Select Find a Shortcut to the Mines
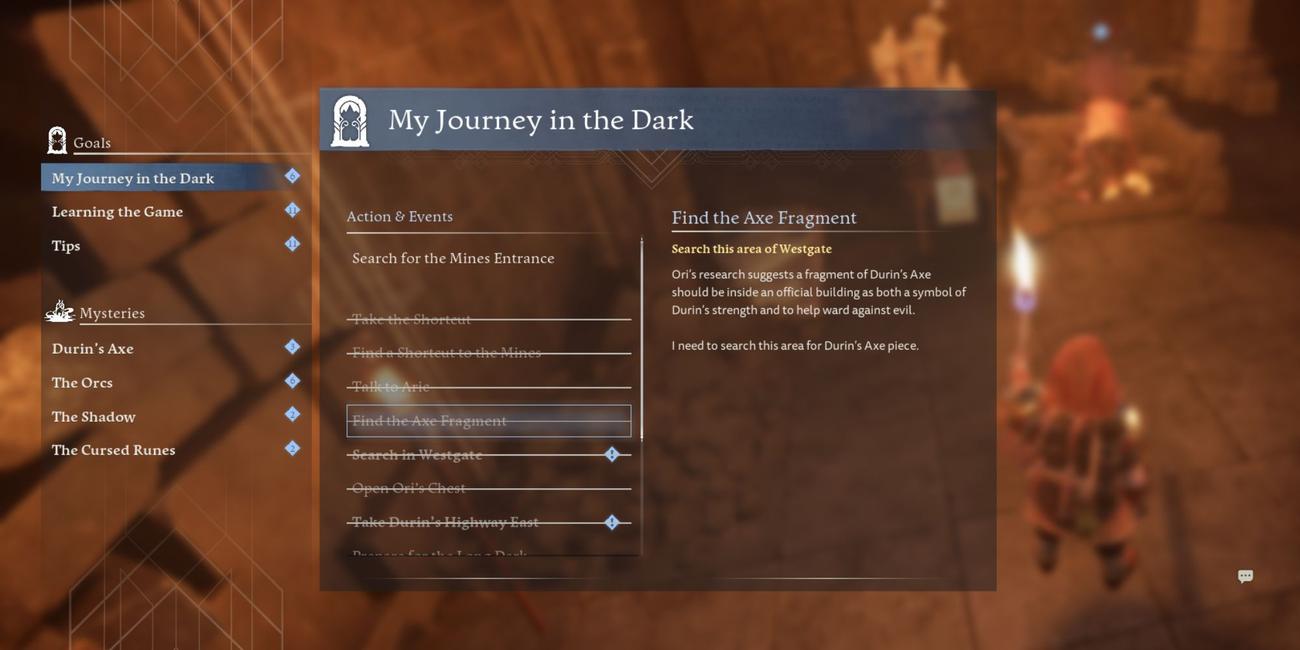The width and height of the screenshot is (1300, 650). point(446,353)
